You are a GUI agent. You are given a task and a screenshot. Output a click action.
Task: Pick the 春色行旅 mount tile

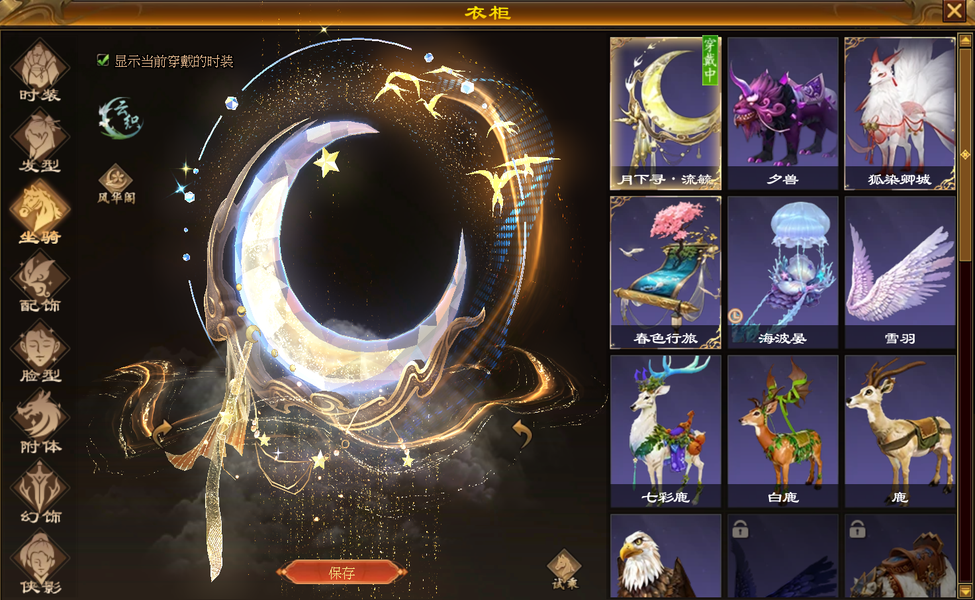point(665,272)
